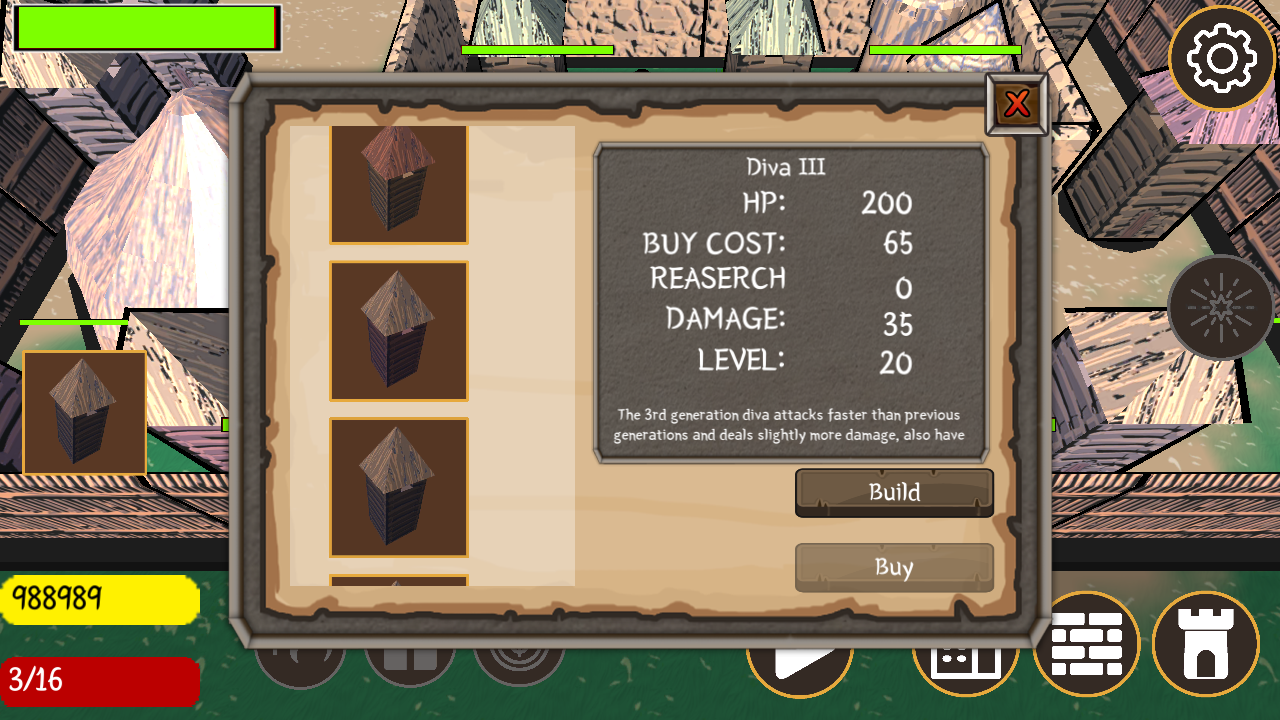Select the second tower variant in the shop list

398,332
